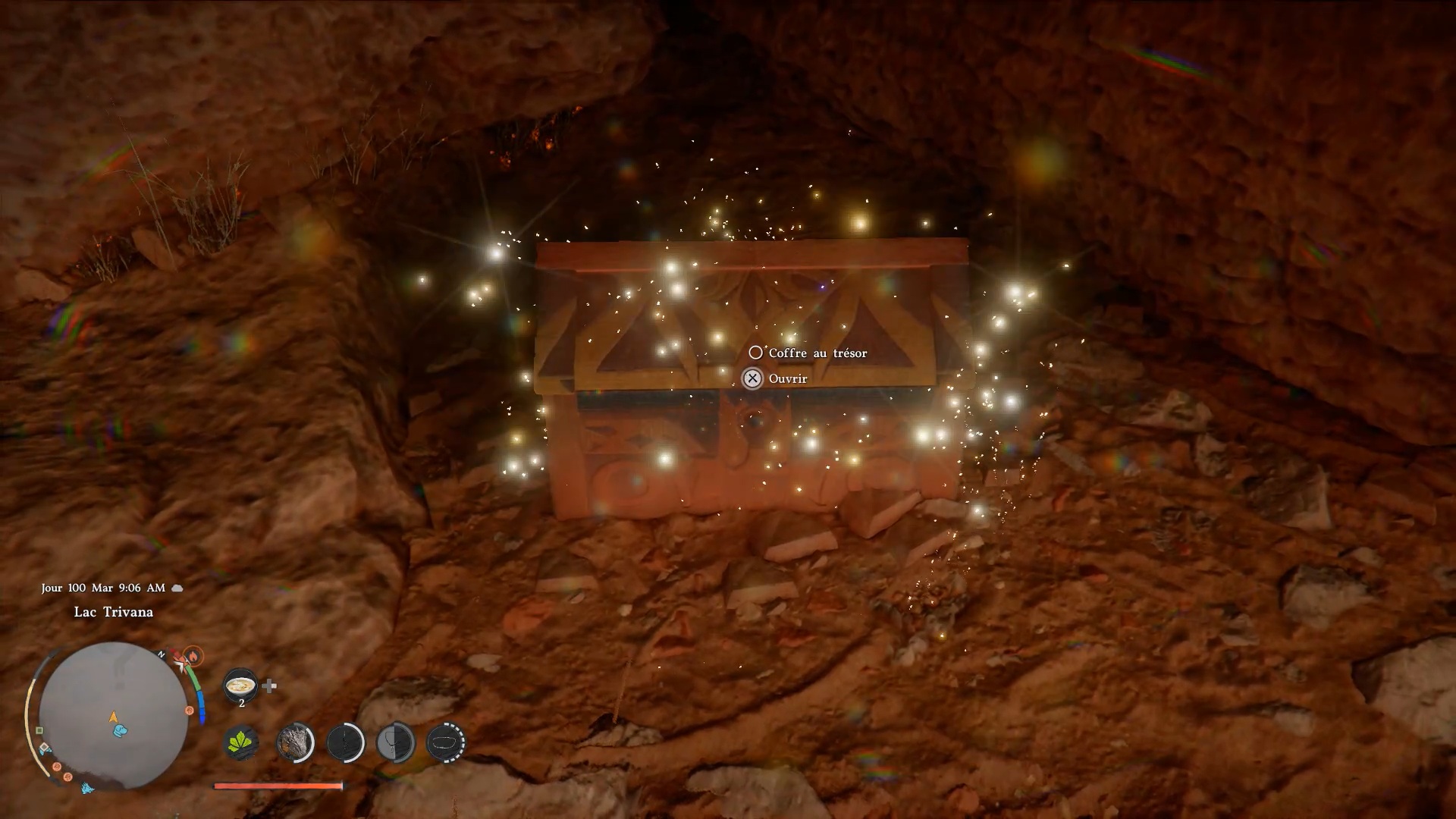Select the soup bowl food slot

coord(241,686)
